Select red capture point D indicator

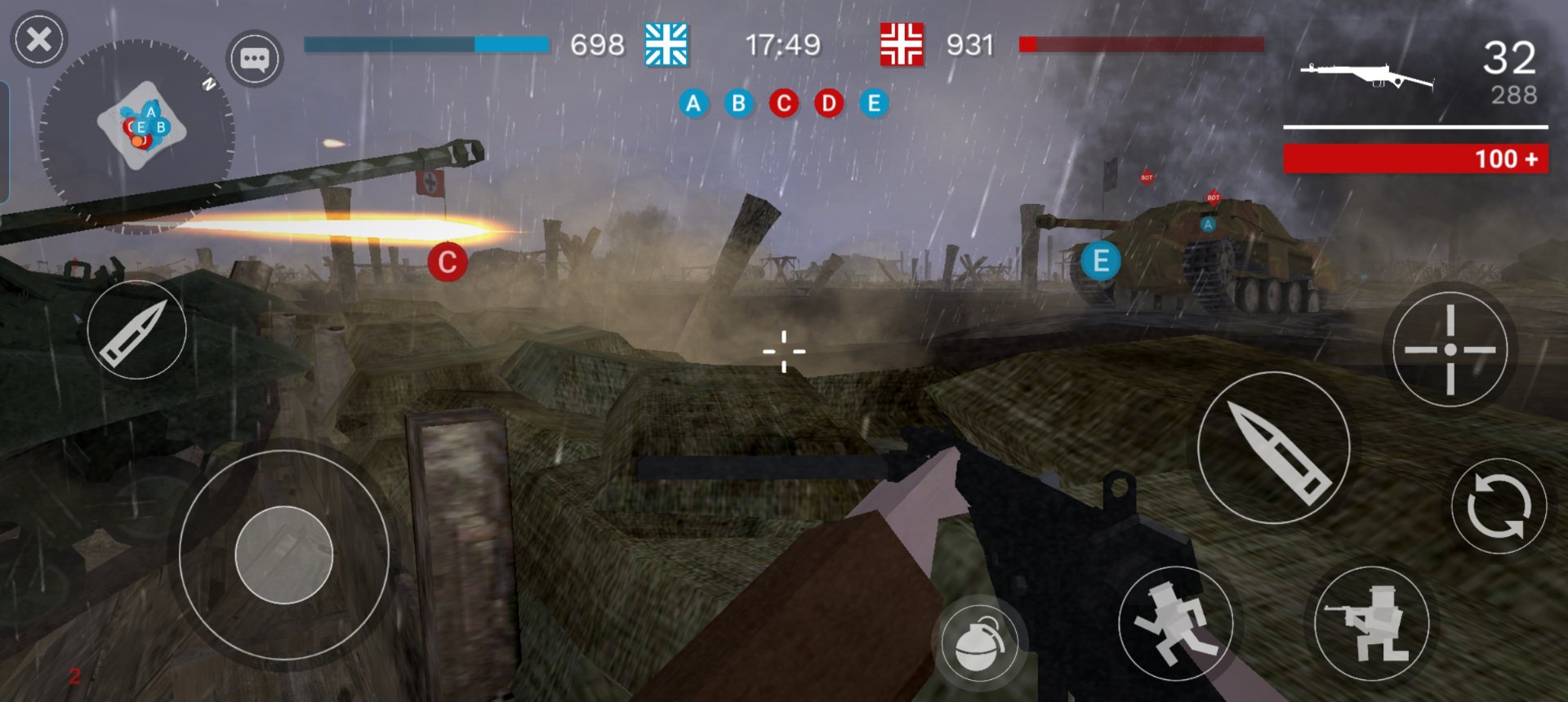[x=828, y=104]
